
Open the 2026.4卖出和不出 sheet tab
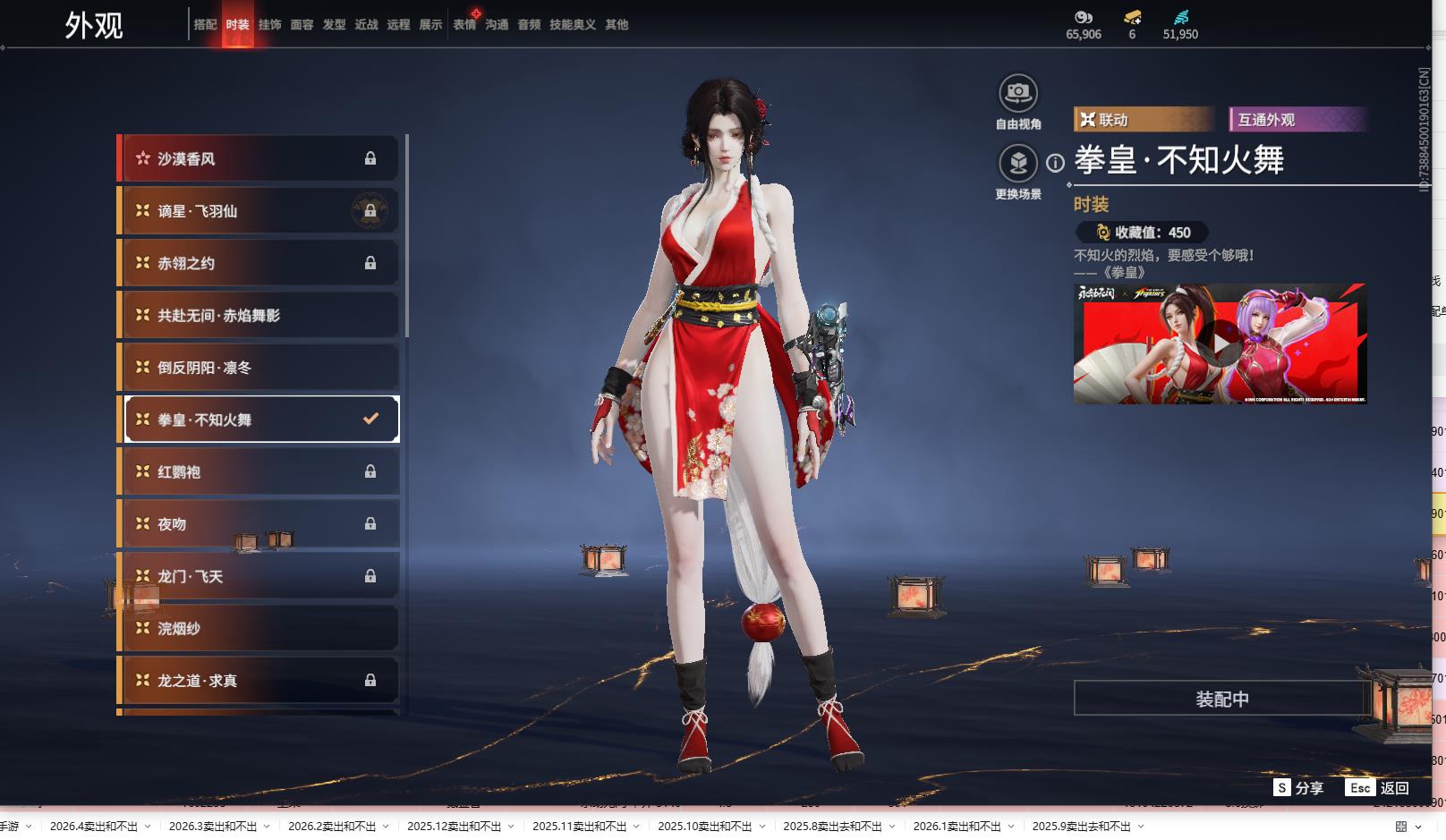coord(94,826)
